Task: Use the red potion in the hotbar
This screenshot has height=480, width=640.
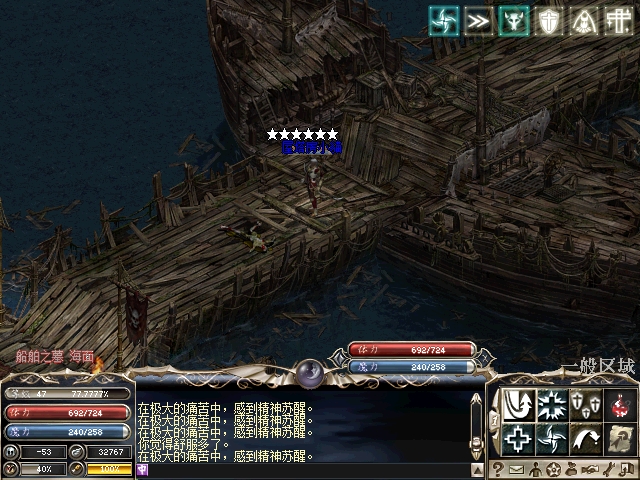Action: [x=619, y=404]
